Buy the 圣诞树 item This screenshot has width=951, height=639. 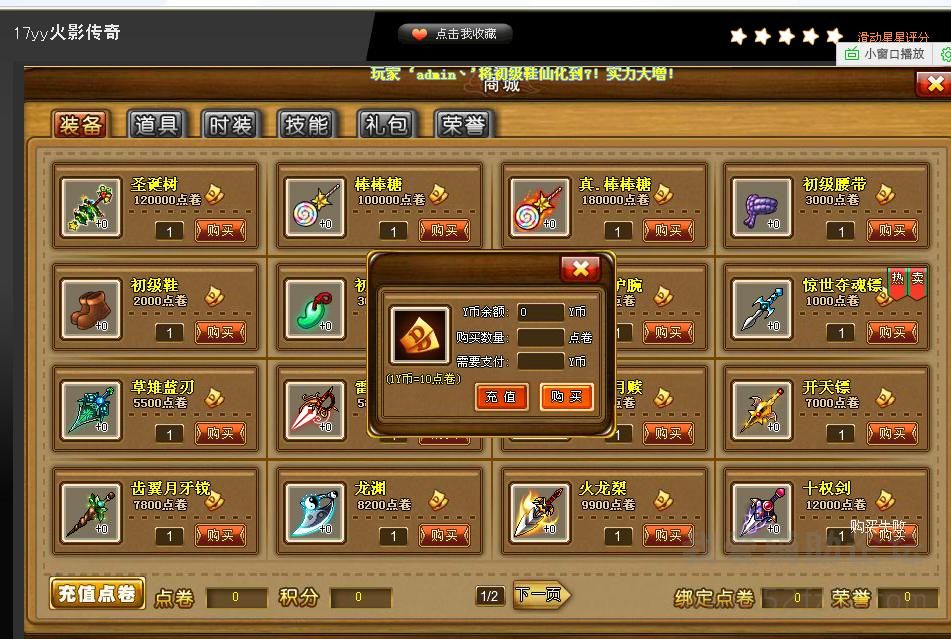click(x=220, y=231)
